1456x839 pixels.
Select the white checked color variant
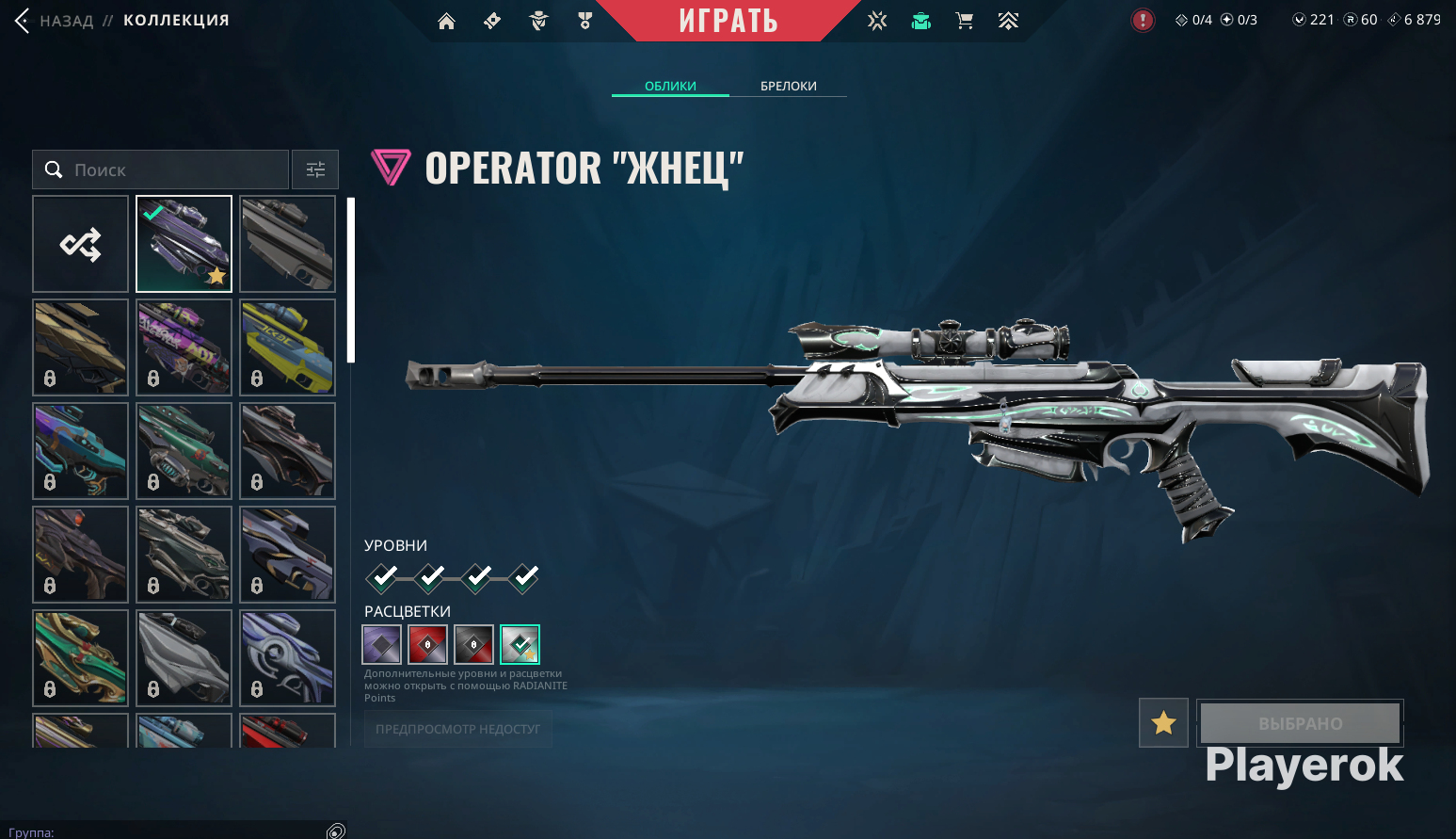[x=520, y=644]
